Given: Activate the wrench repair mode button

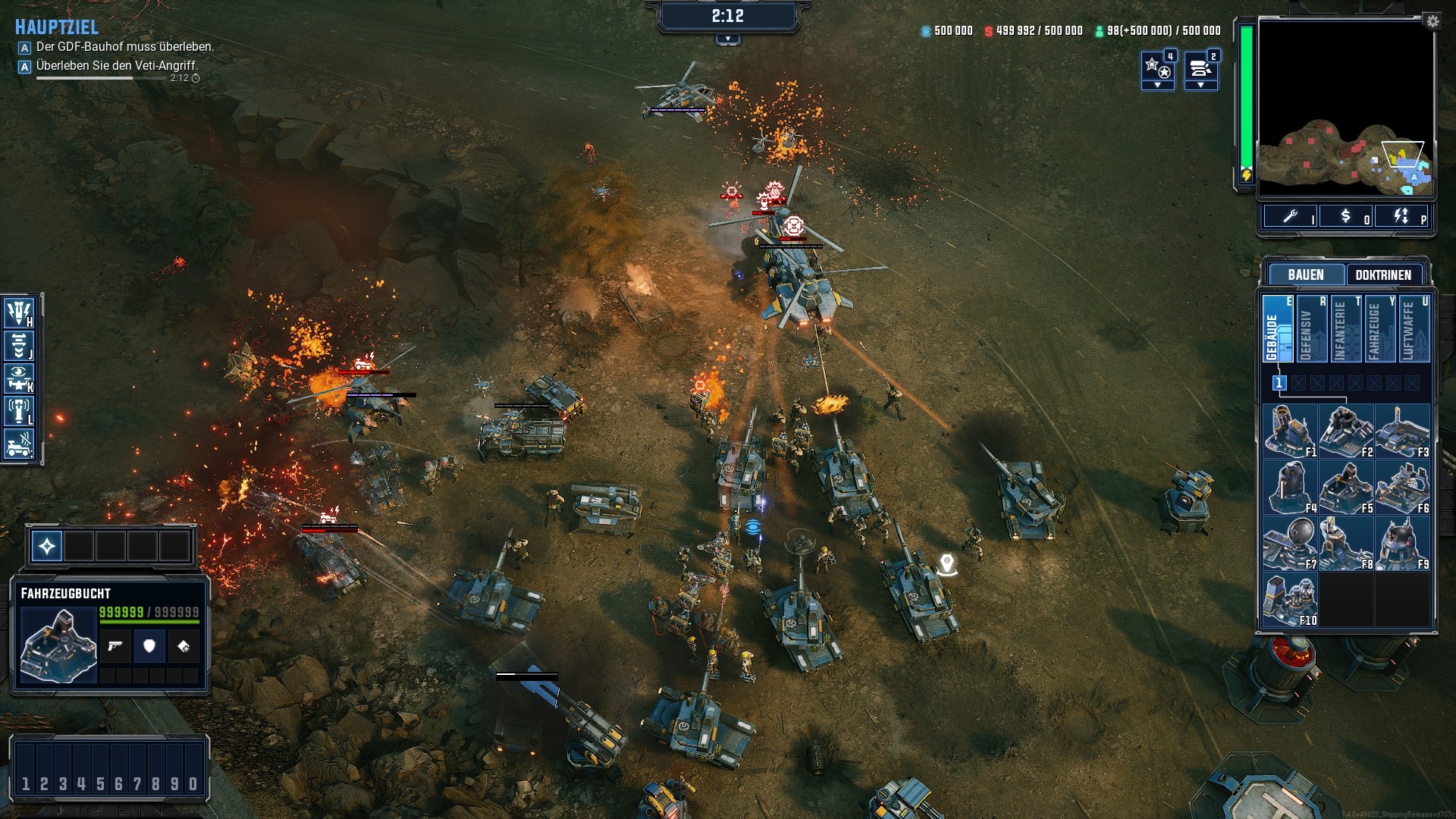Looking at the screenshot, I should 1290,217.
